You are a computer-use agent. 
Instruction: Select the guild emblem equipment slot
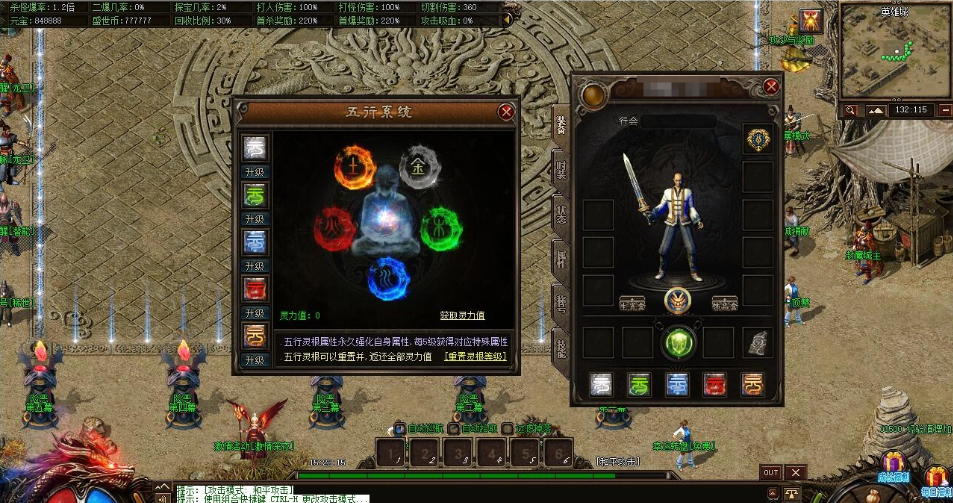(x=758, y=139)
